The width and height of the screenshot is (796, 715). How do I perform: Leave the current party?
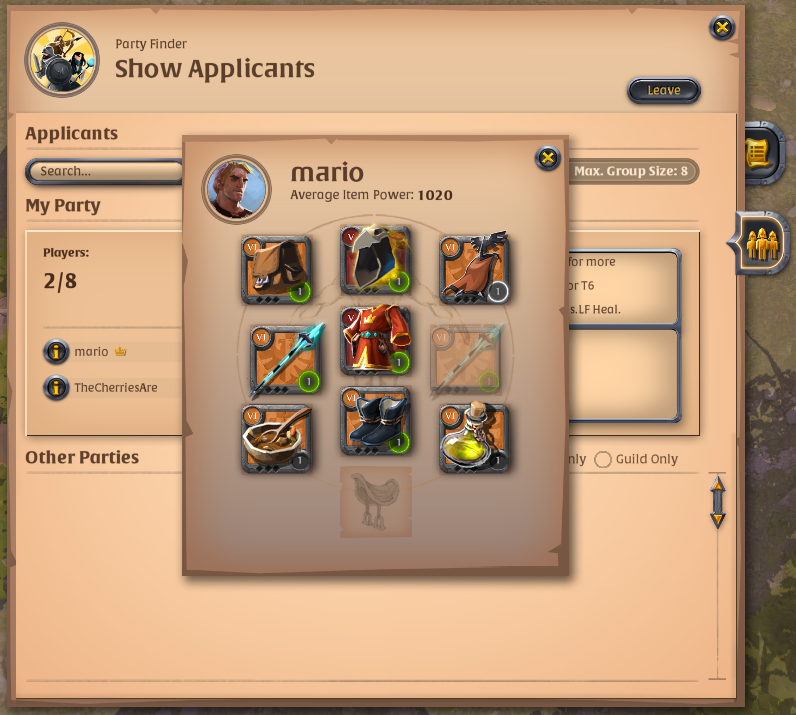664,90
